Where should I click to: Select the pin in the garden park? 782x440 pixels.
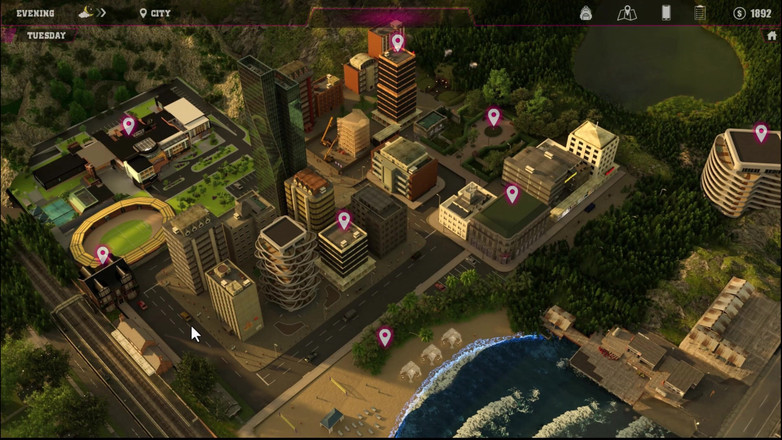pyautogui.click(x=493, y=117)
